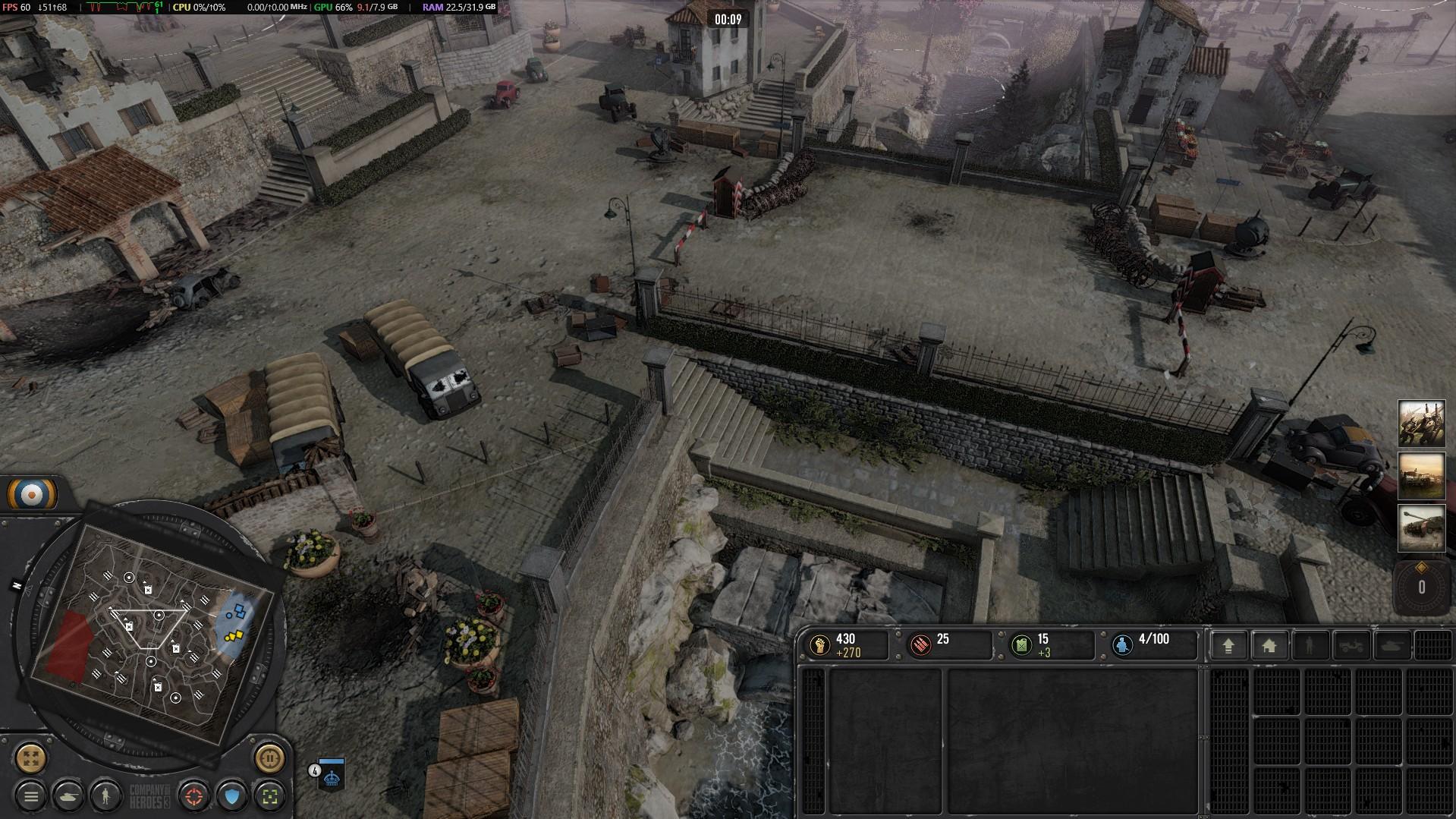This screenshot has height=819, width=1456.
Task: Open the upgrades arrow tab
Action: click(1228, 646)
